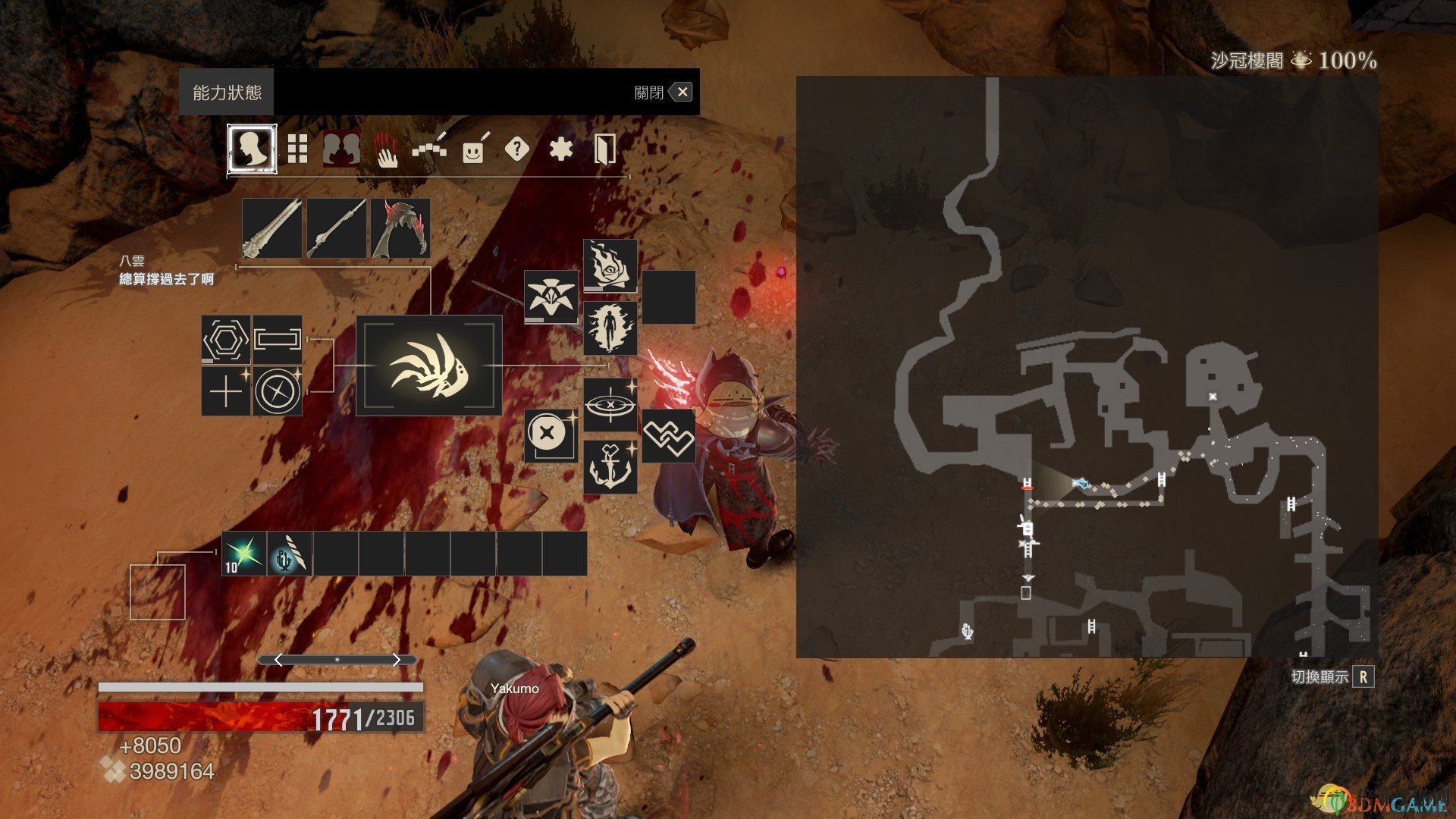1456x819 pixels.
Task: Click the area map panel
Action: pyautogui.click(x=1087, y=366)
